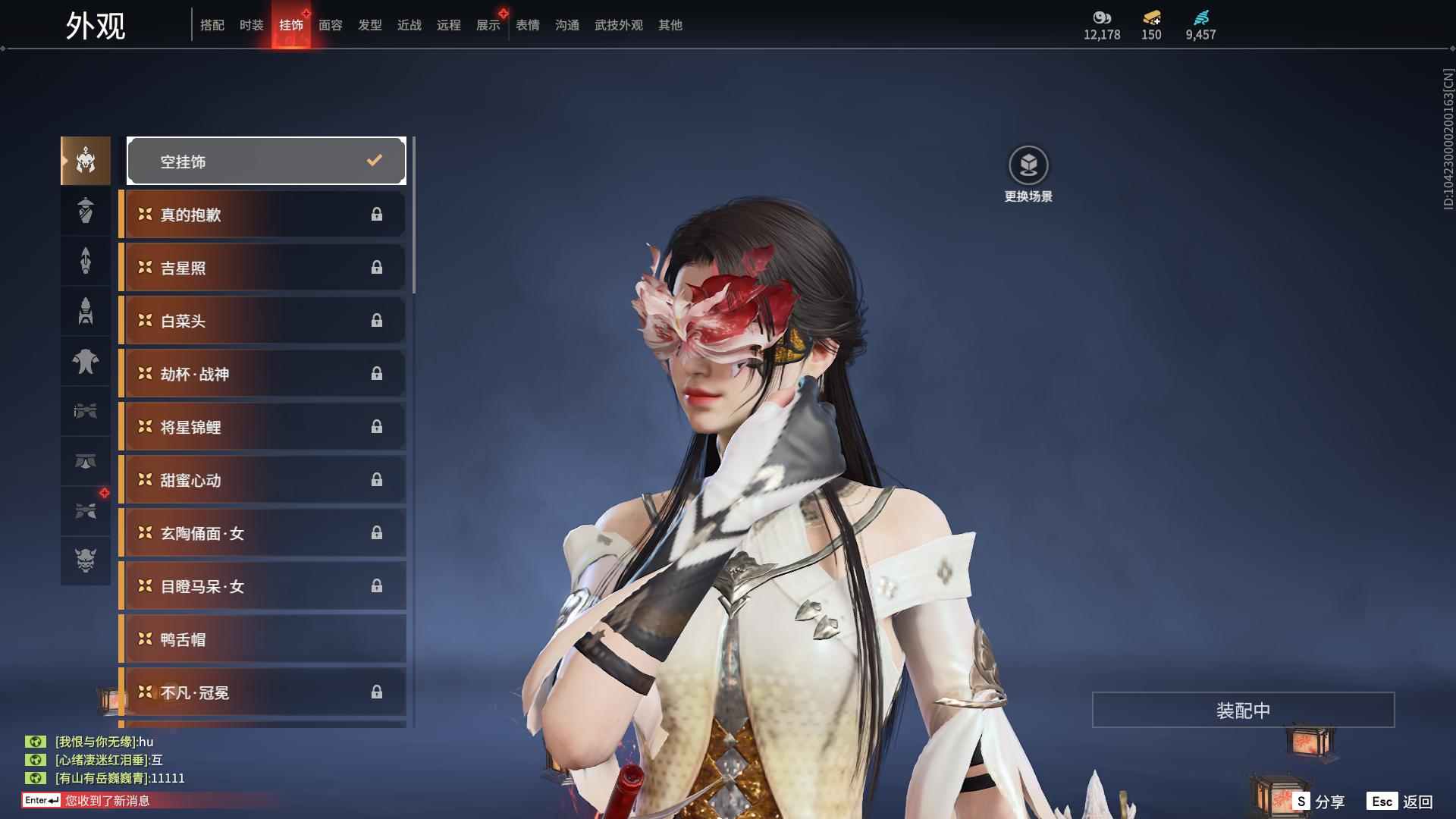Open the 分享 share option

pyautogui.click(x=1319, y=802)
